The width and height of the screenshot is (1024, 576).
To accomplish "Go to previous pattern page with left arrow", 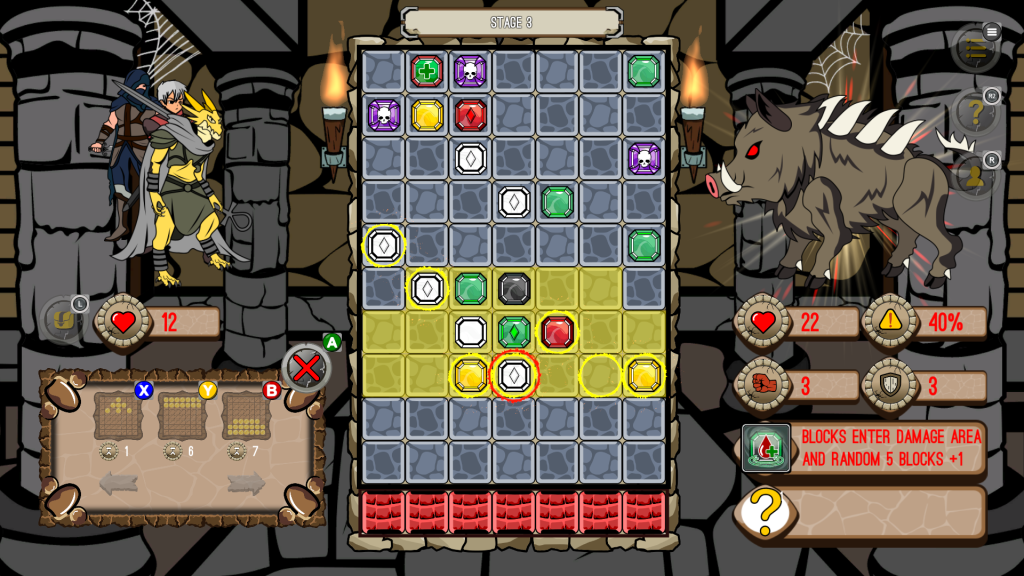I will (118, 484).
